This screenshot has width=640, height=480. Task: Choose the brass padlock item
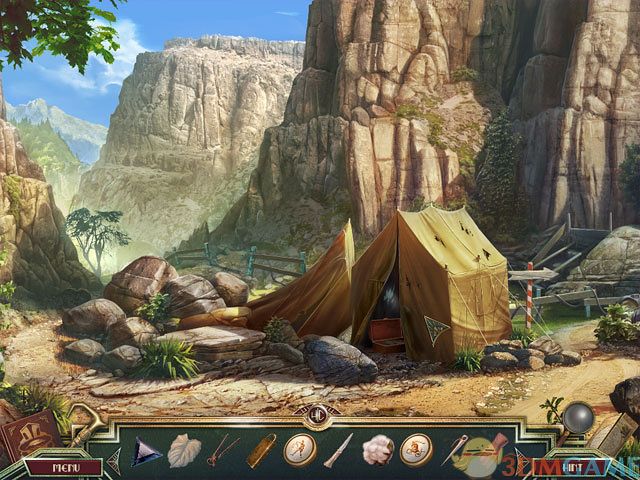pos(262,449)
